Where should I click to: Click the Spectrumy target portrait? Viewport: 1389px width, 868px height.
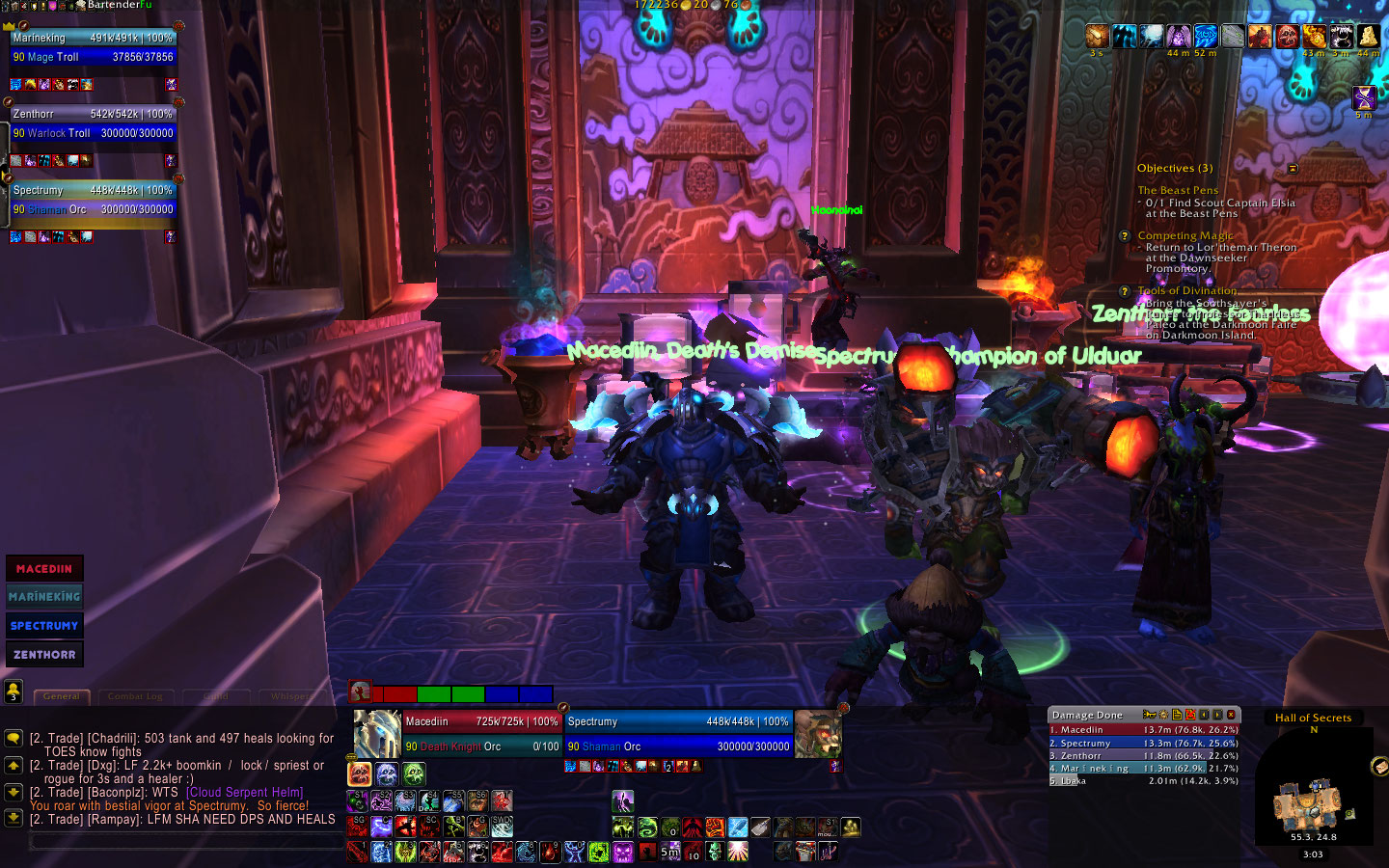pos(818,734)
